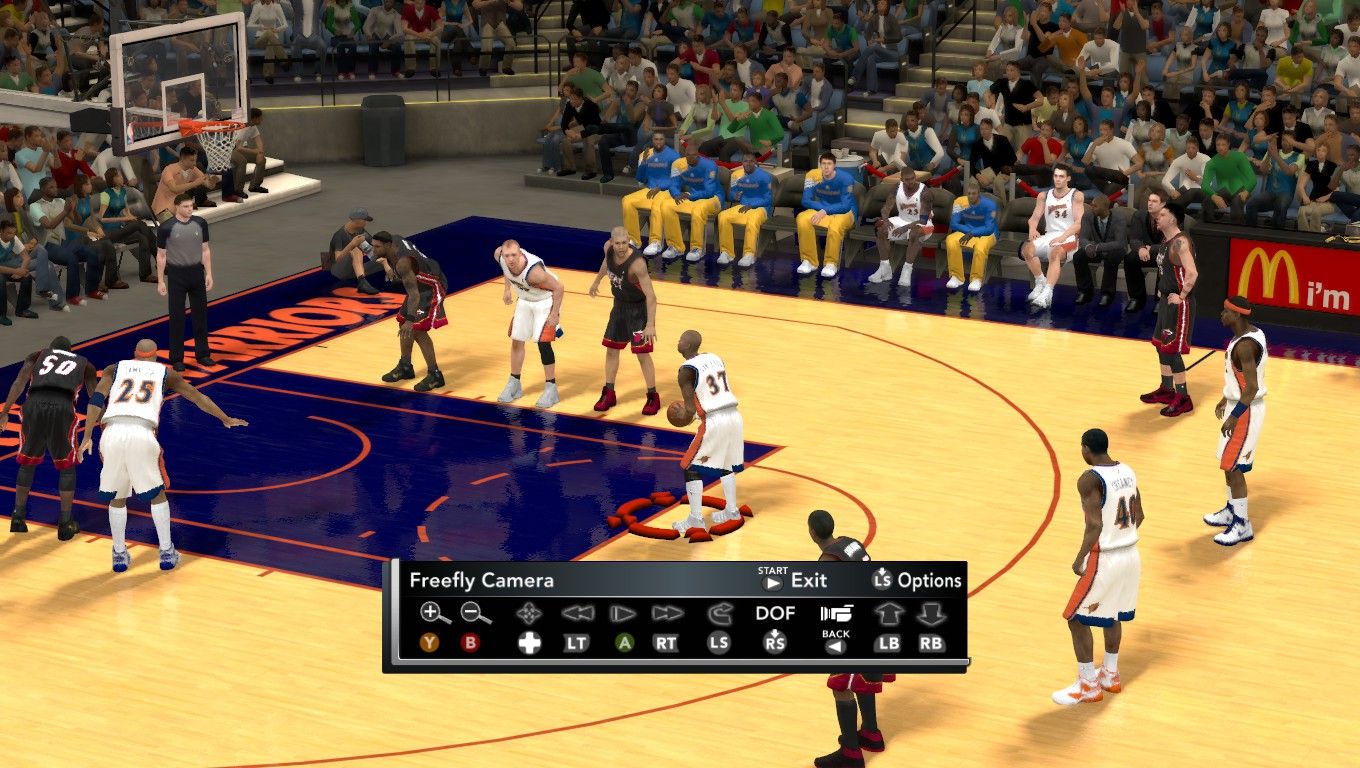
Task: Rewind the replay with the double-arrow icon
Action: pos(577,613)
